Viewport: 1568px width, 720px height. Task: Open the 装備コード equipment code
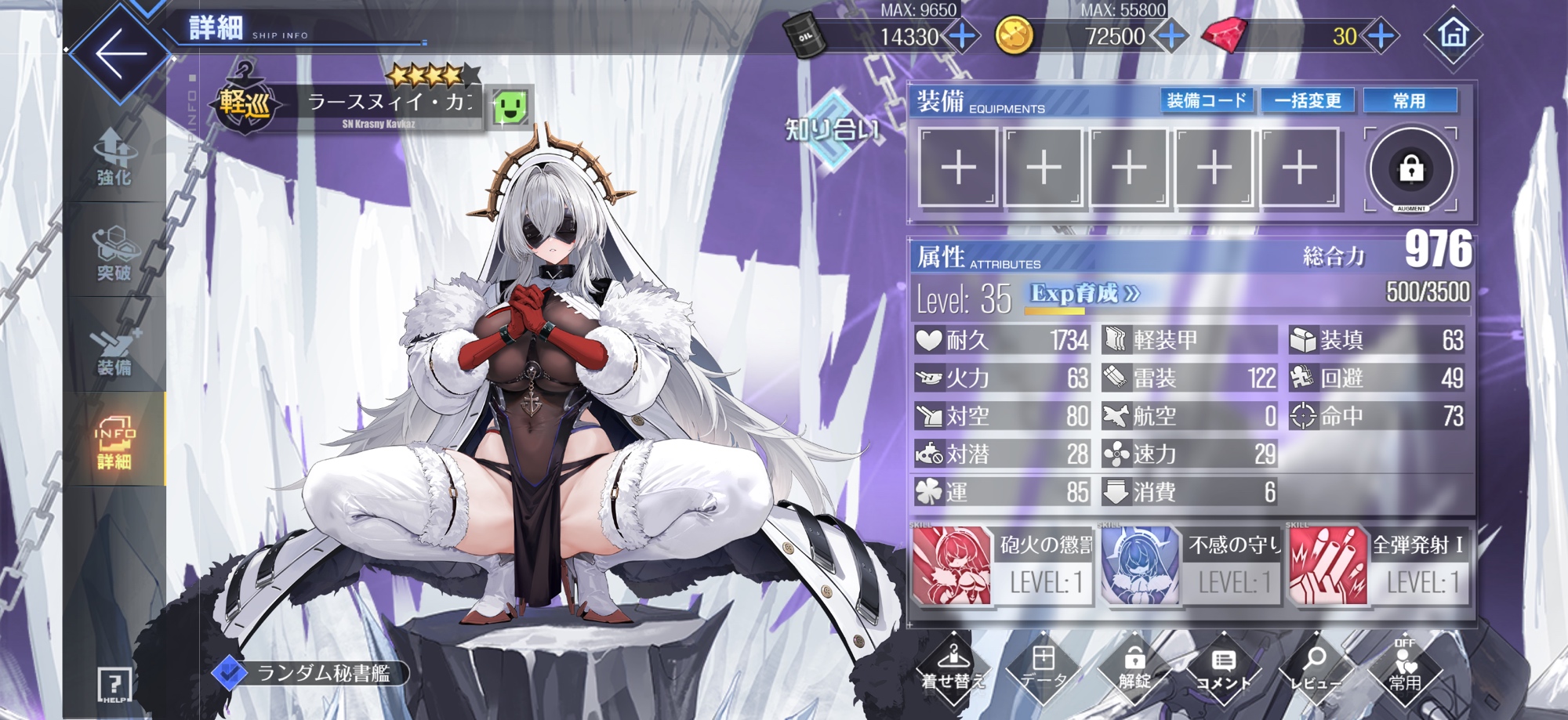point(1206,101)
